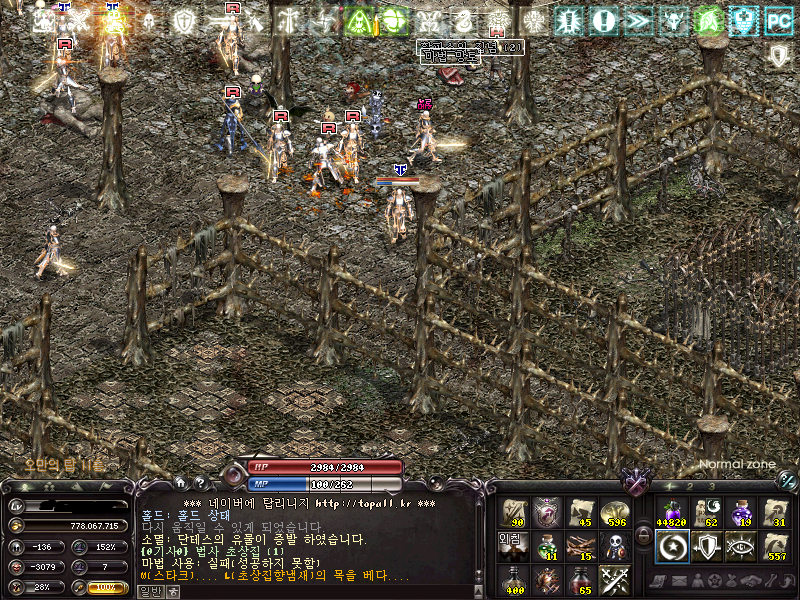Open the mail envelope menu icon
The width and height of the screenshot is (800, 600).
[x=679, y=581]
